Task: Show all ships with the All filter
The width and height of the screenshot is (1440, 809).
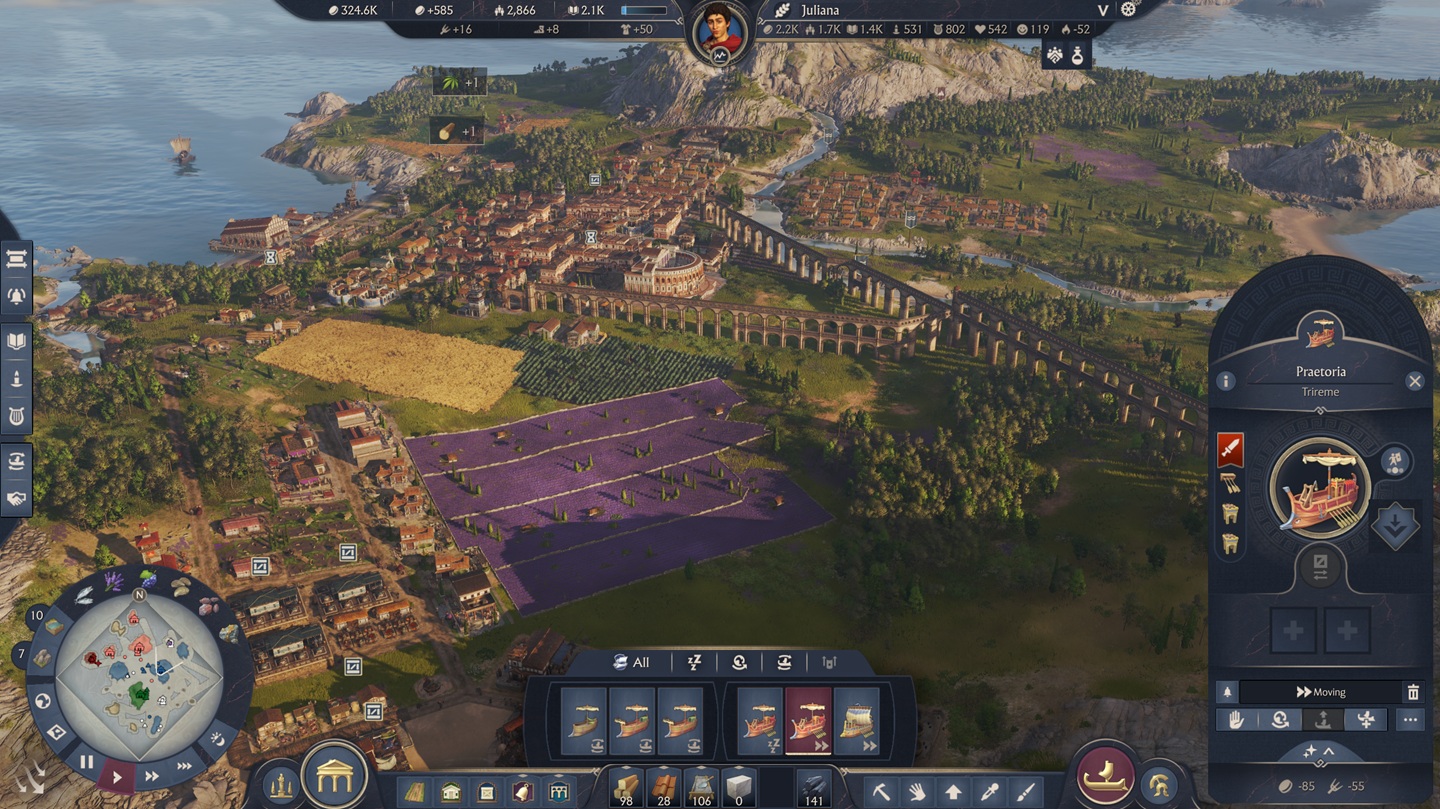Action: 631,662
